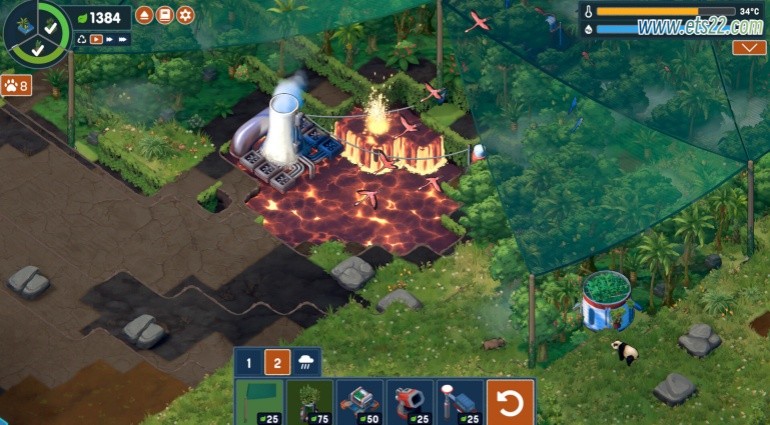Set game speed to fast forward
770x425 pixels.
[110, 40]
